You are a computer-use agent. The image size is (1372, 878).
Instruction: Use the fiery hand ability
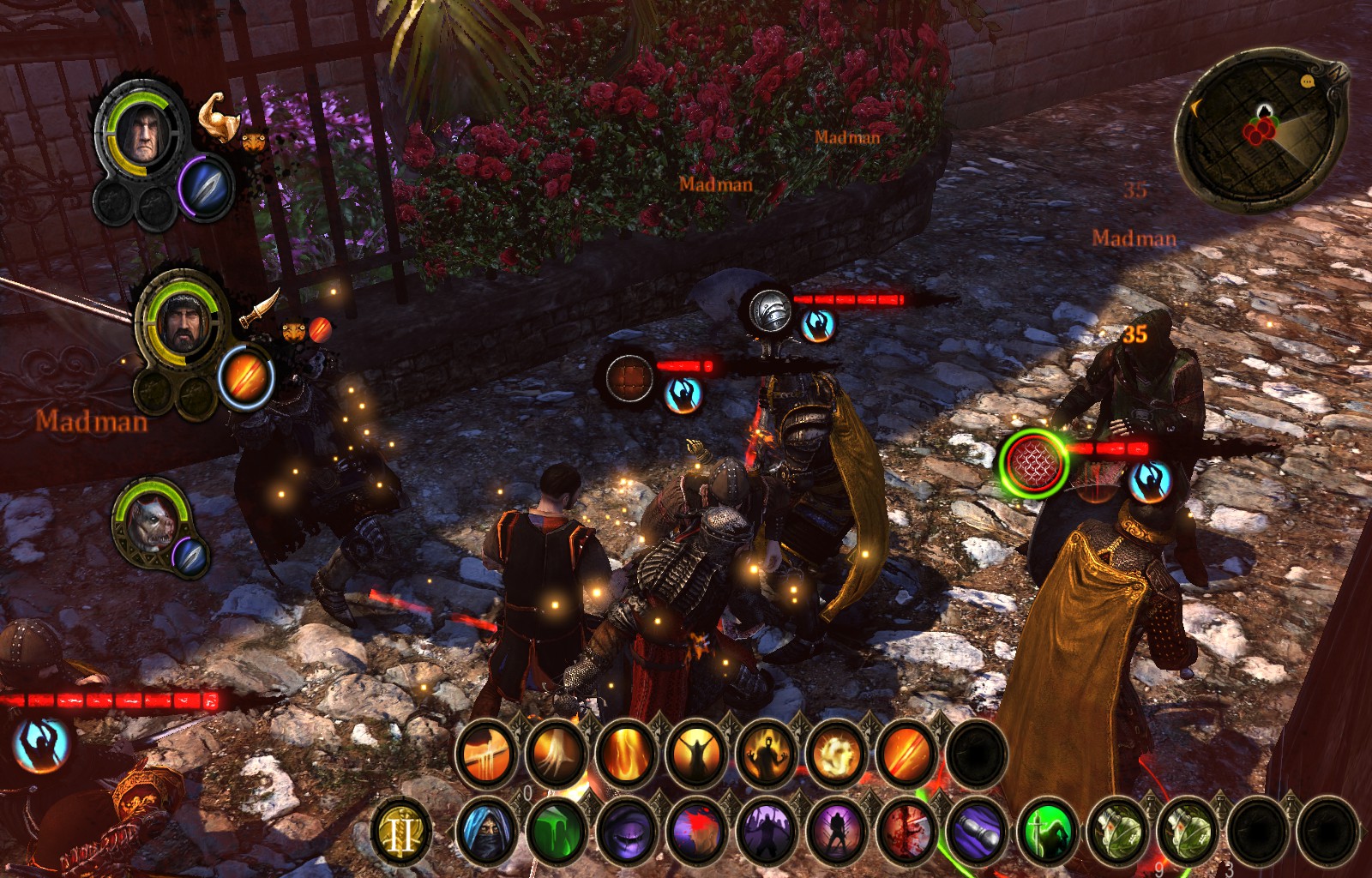point(556,755)
